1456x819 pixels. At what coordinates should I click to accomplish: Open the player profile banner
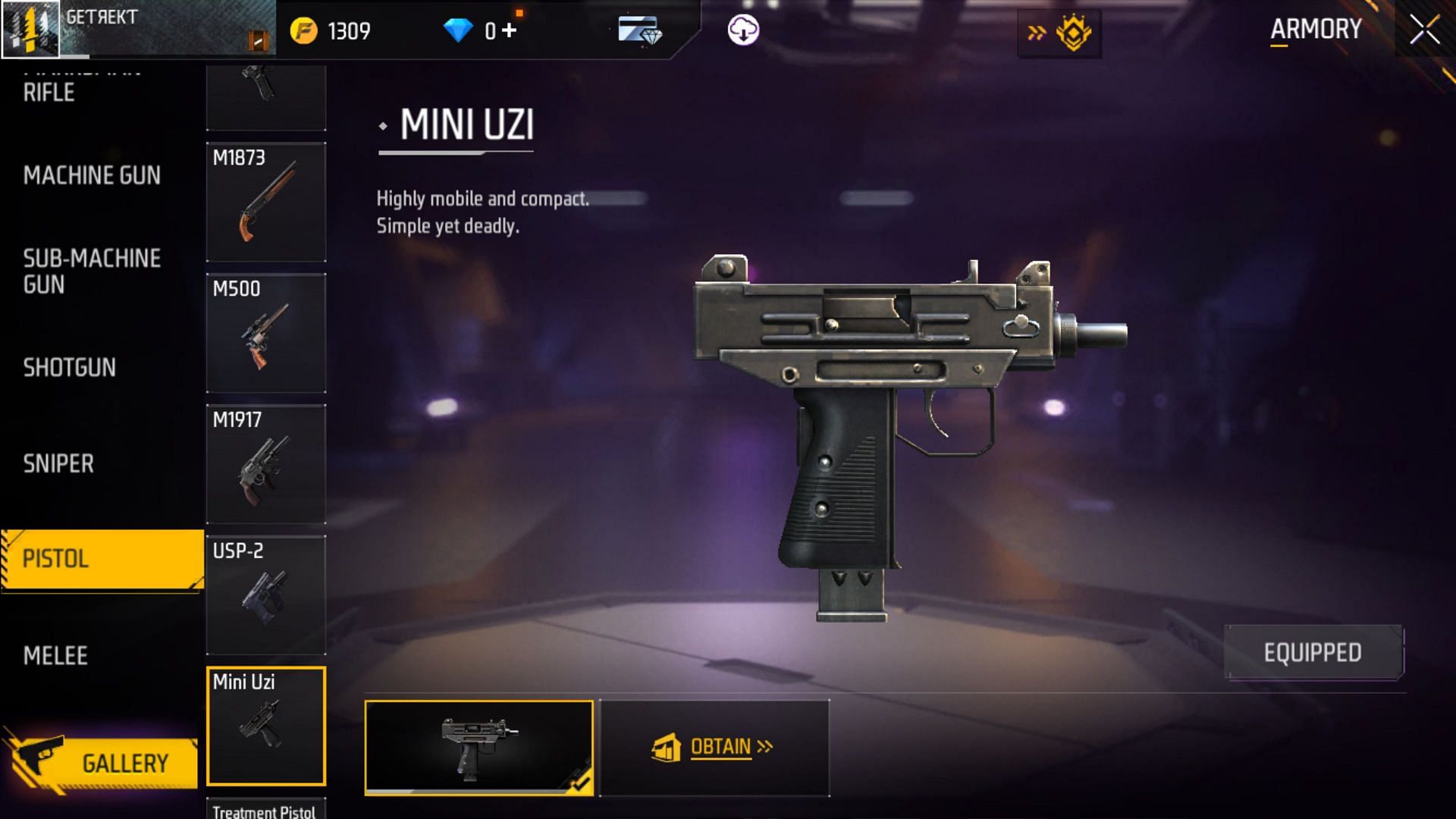tap(138, 29)
